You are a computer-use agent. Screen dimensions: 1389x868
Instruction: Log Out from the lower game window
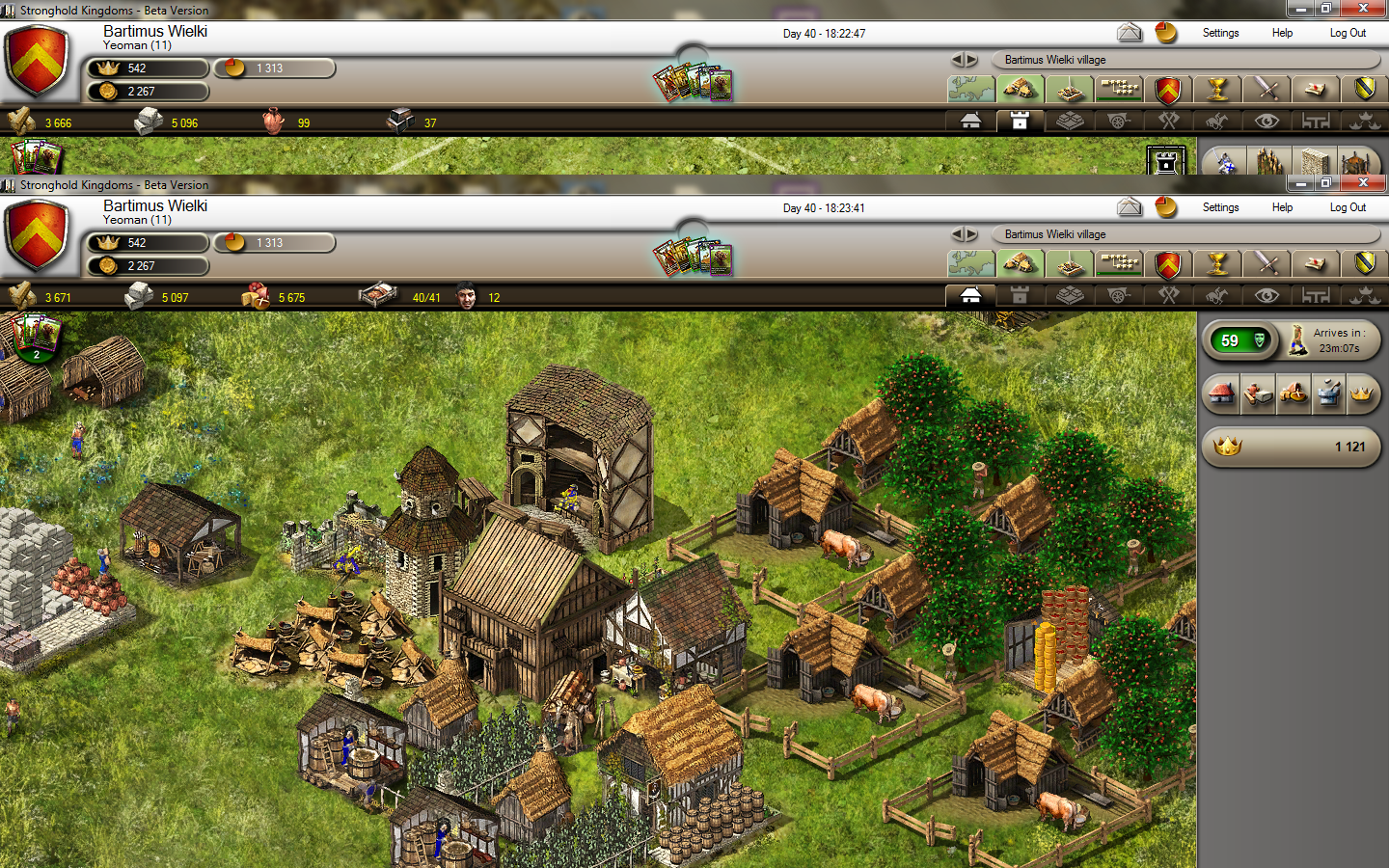click(1348, 207)
